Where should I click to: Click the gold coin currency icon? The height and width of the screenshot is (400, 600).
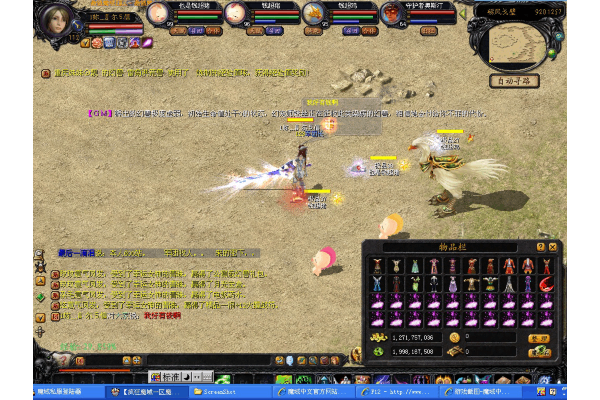454,338
